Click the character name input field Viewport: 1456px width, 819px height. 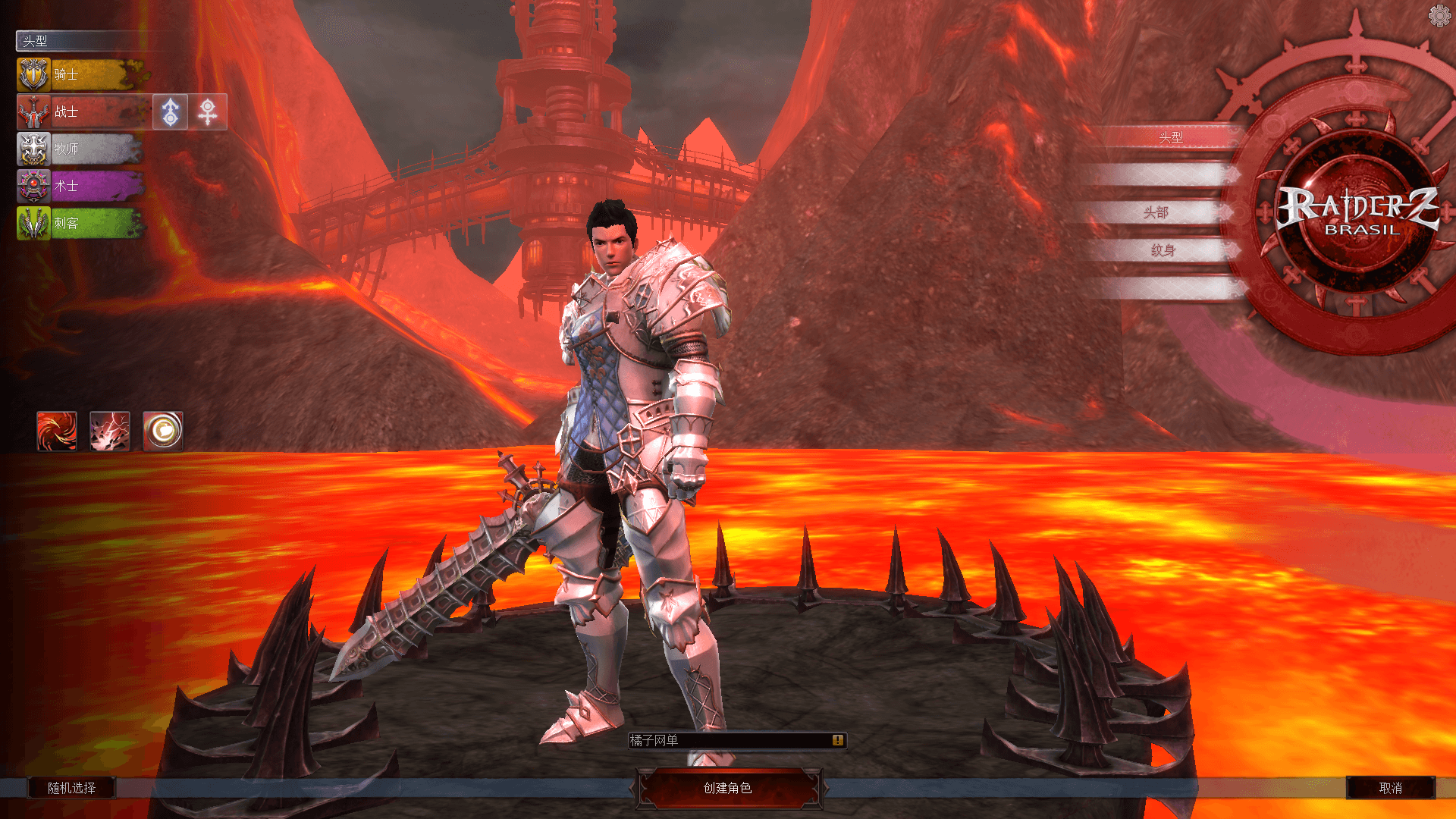[728, 740]
